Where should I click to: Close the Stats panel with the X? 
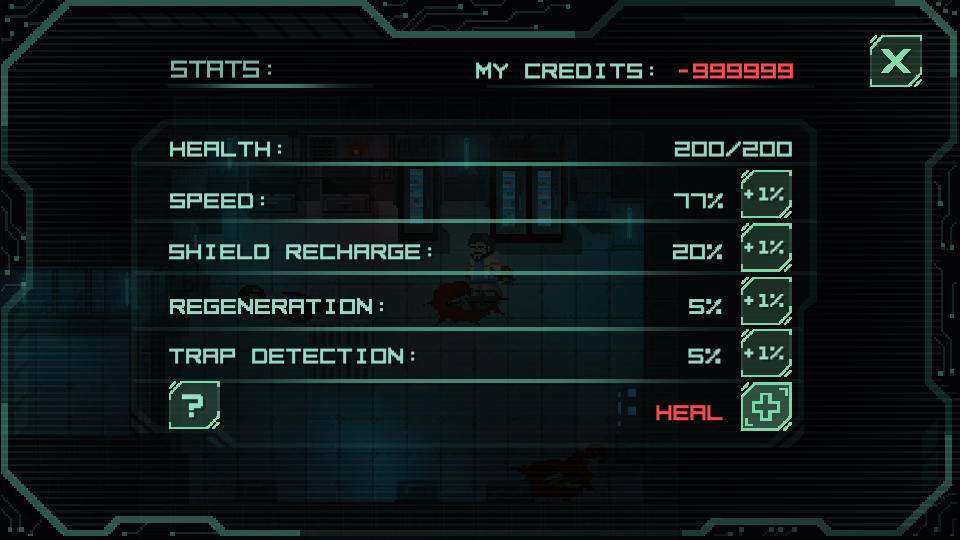[895, 62]
